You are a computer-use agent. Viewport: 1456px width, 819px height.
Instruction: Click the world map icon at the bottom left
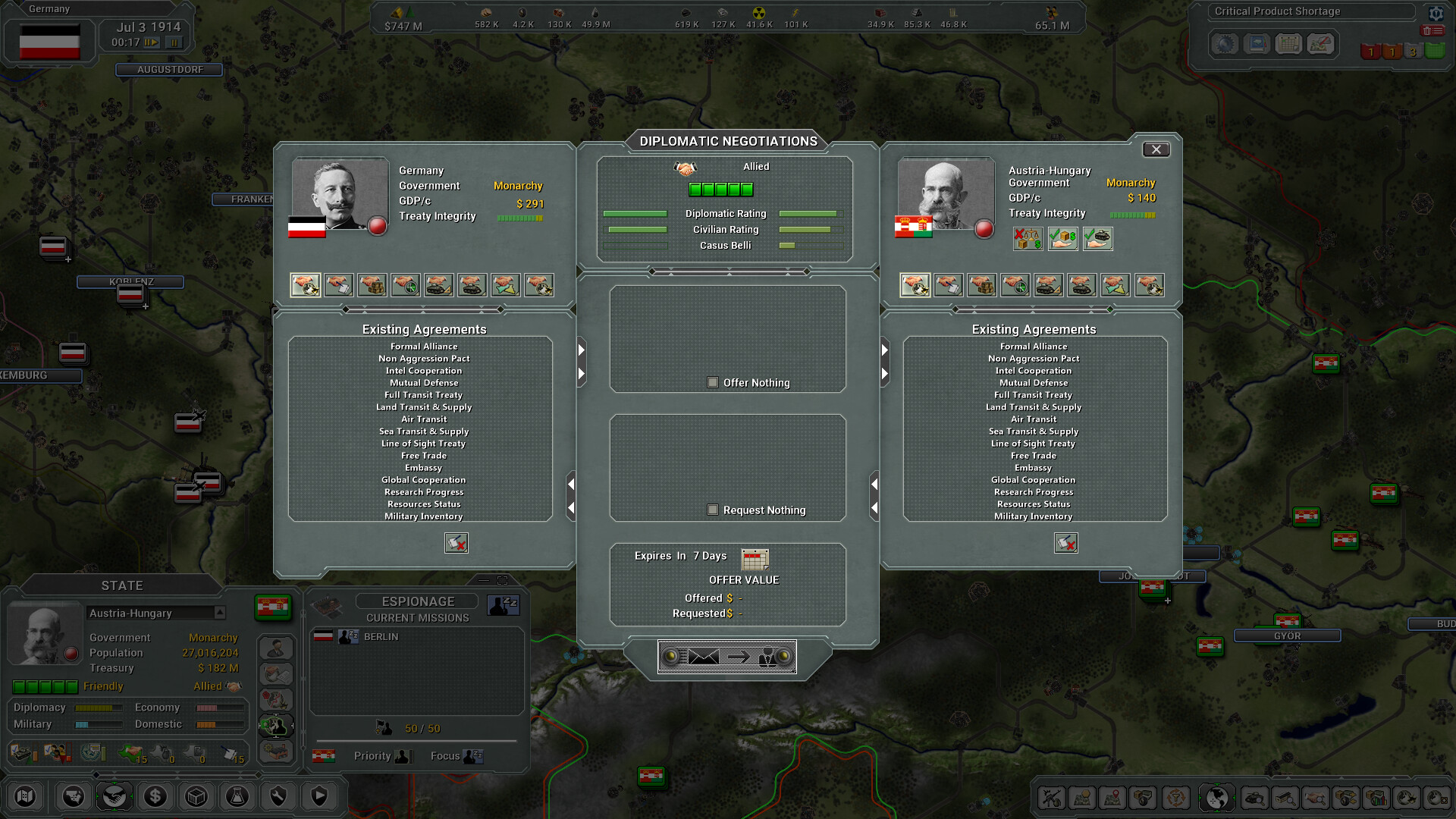[x=25, y=796]
